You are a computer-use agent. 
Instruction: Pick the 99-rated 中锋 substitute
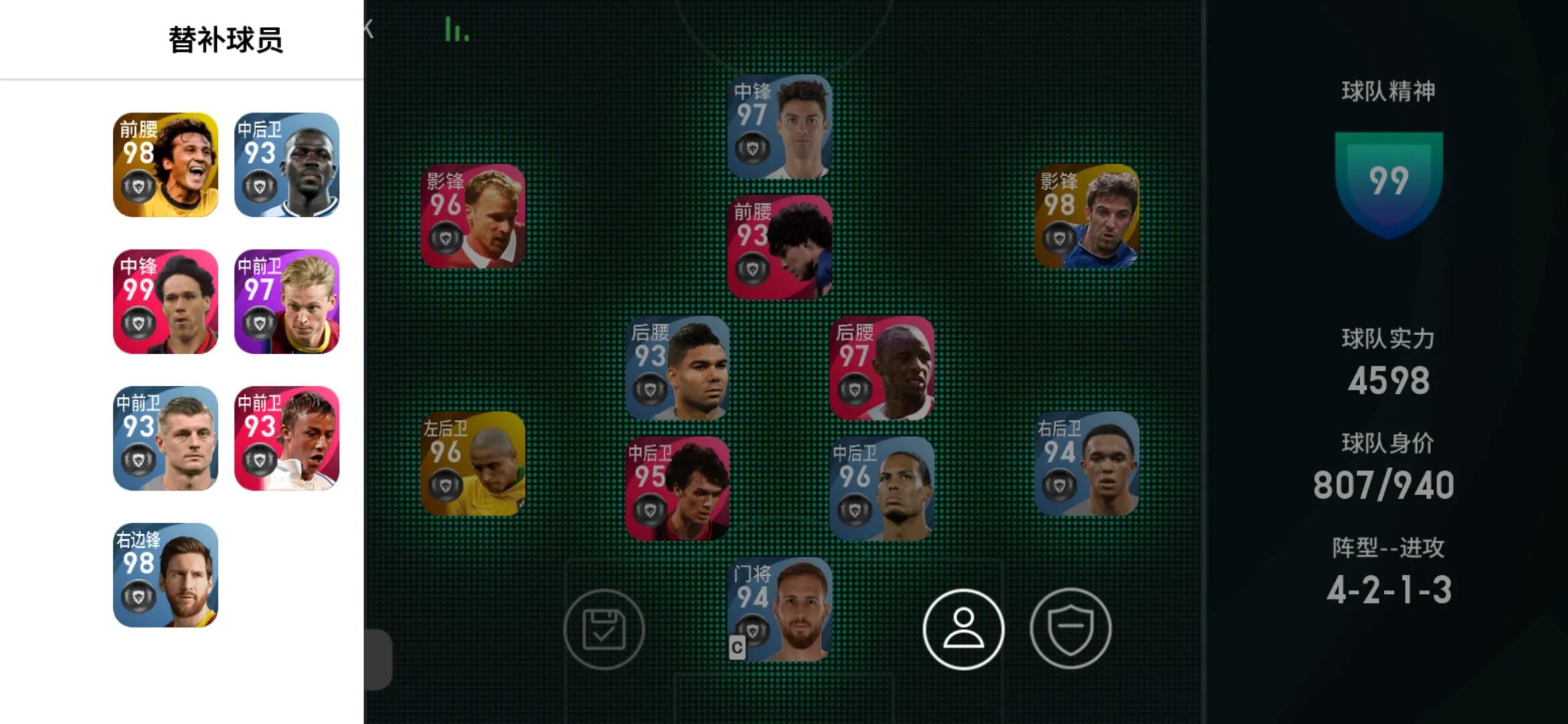[166, 302]
